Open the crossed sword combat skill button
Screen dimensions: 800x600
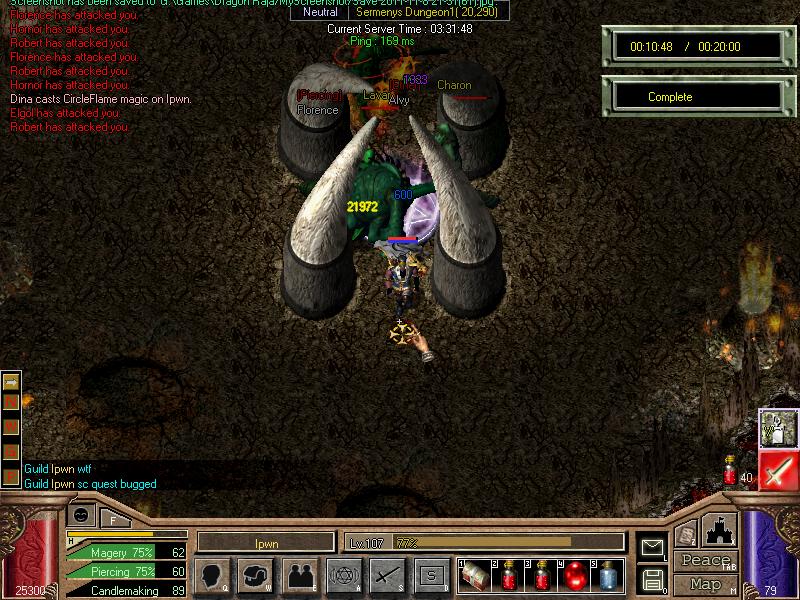(386, 575)
